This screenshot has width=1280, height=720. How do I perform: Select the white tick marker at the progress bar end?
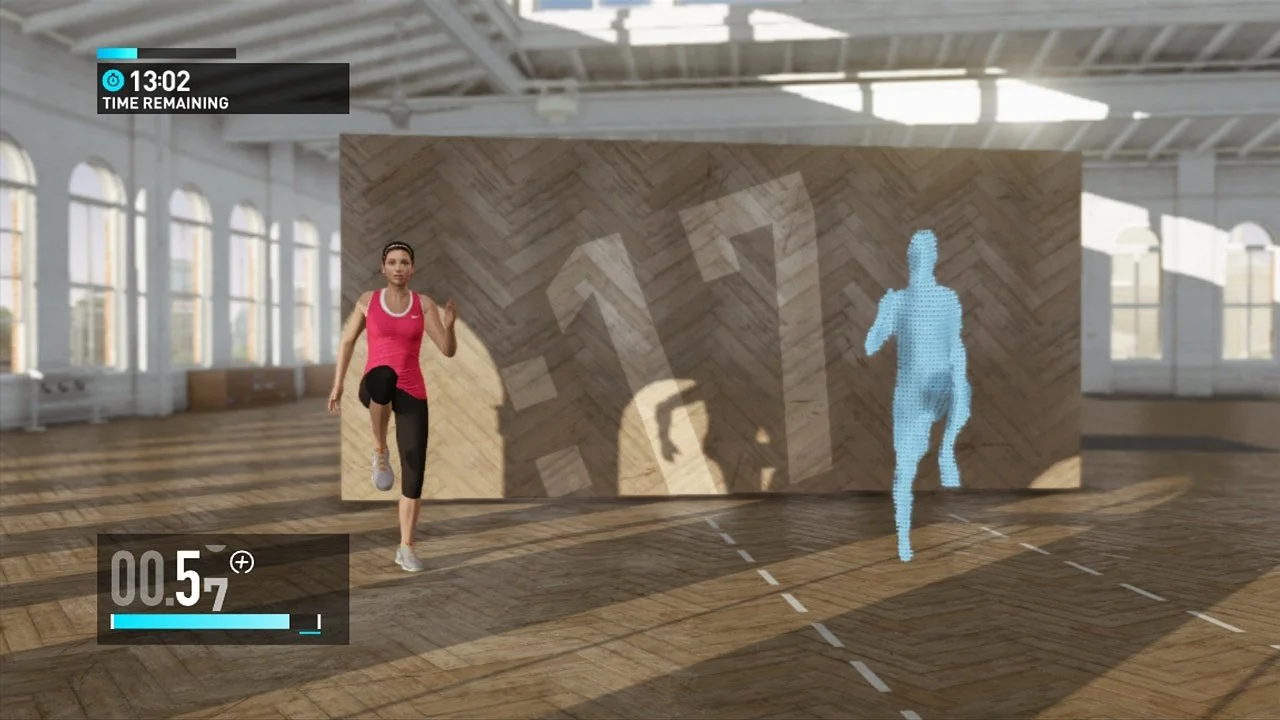tap(318, 622)
